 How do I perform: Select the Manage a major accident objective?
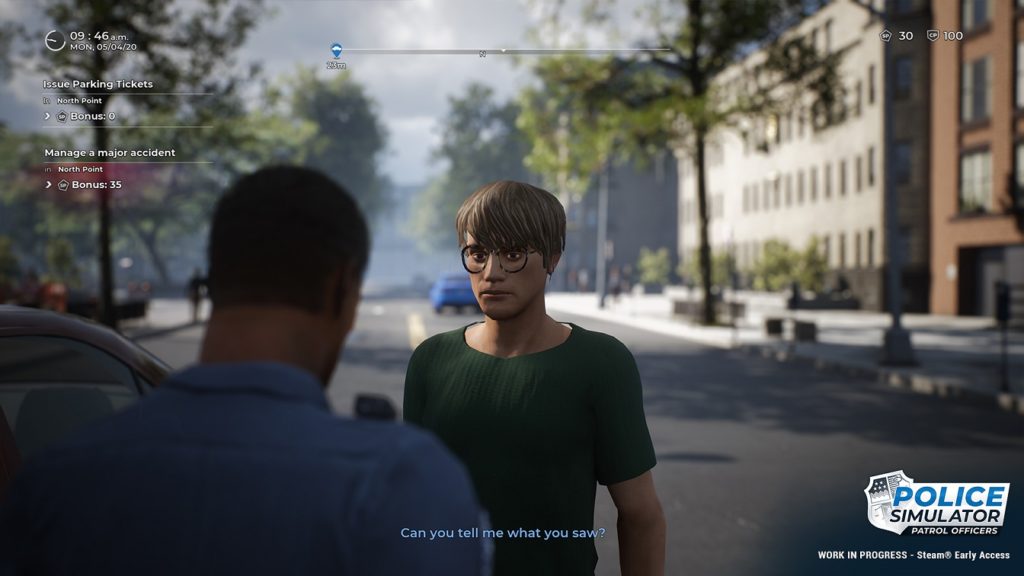pyautogui.click(x=109, y=153)
